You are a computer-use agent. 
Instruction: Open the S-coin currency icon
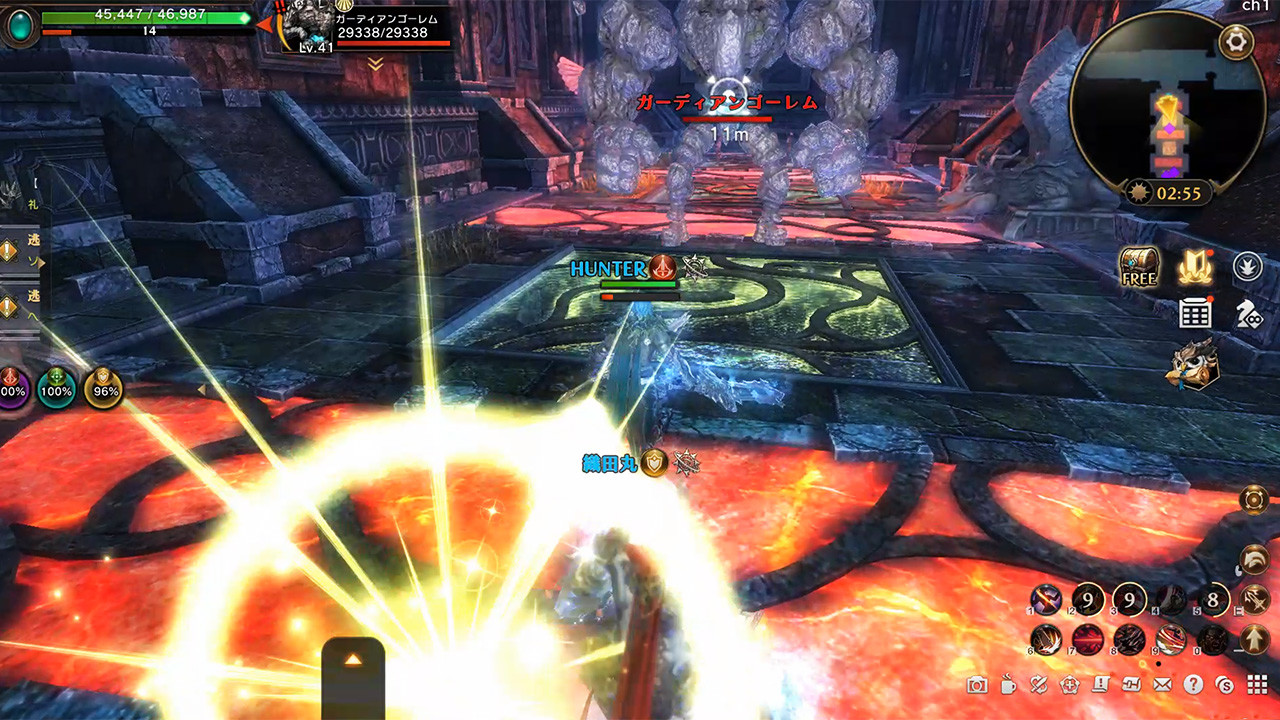(1224, 686)
